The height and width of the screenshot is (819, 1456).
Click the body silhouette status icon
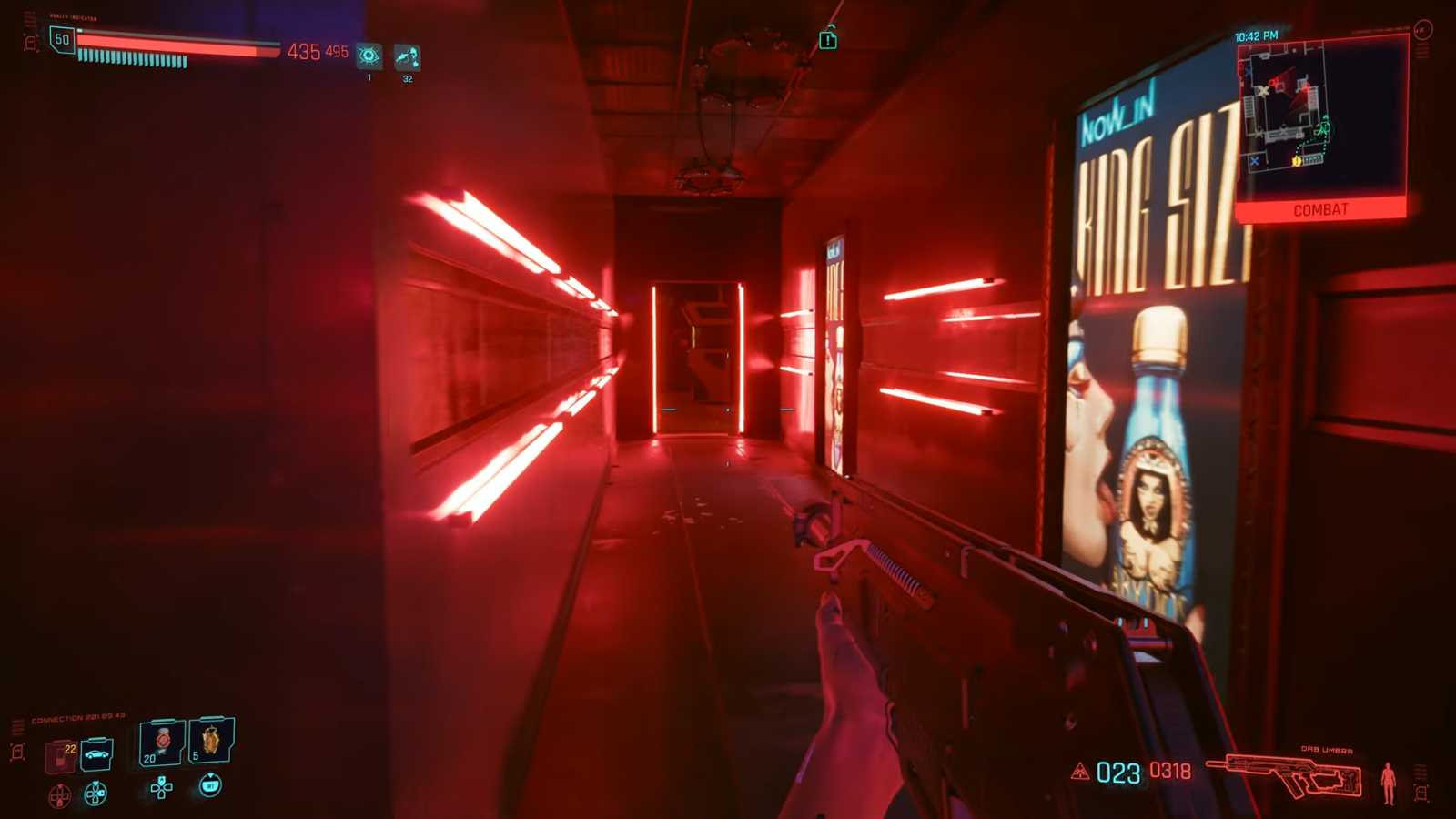point(1388,781)
